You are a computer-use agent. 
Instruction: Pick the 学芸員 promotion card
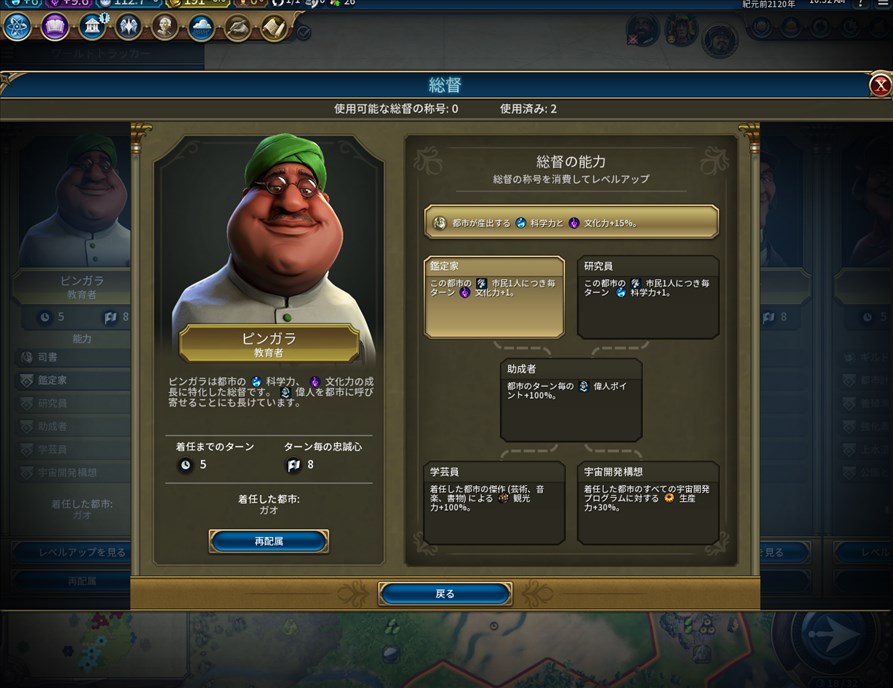coord(494,502)
